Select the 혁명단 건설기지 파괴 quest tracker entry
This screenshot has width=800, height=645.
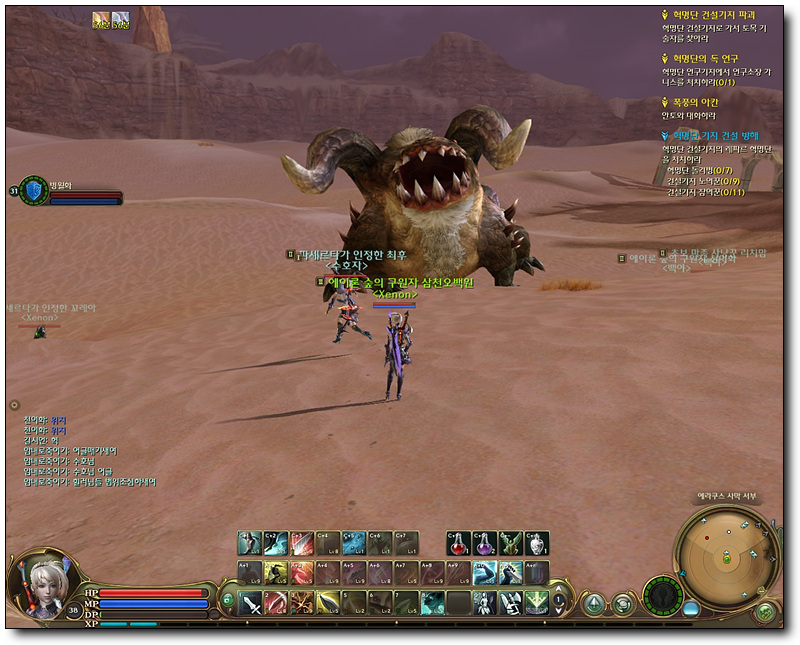[x=713, y=16]
